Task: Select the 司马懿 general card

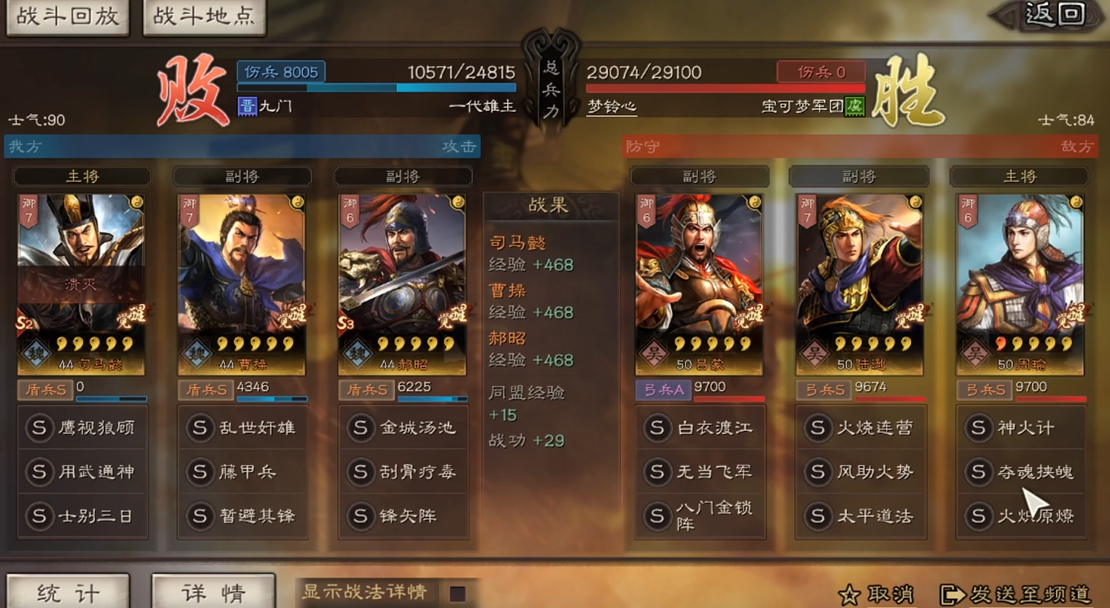Action: tap(81, 284)
